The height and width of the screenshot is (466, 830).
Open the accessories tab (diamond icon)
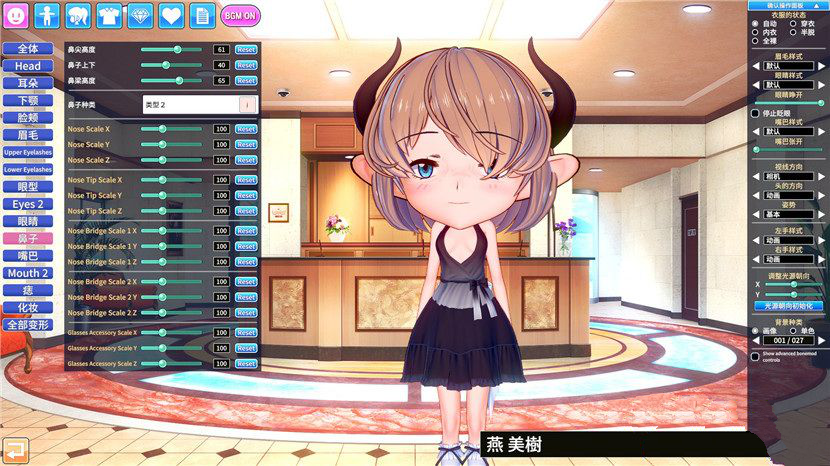point(141,15)
